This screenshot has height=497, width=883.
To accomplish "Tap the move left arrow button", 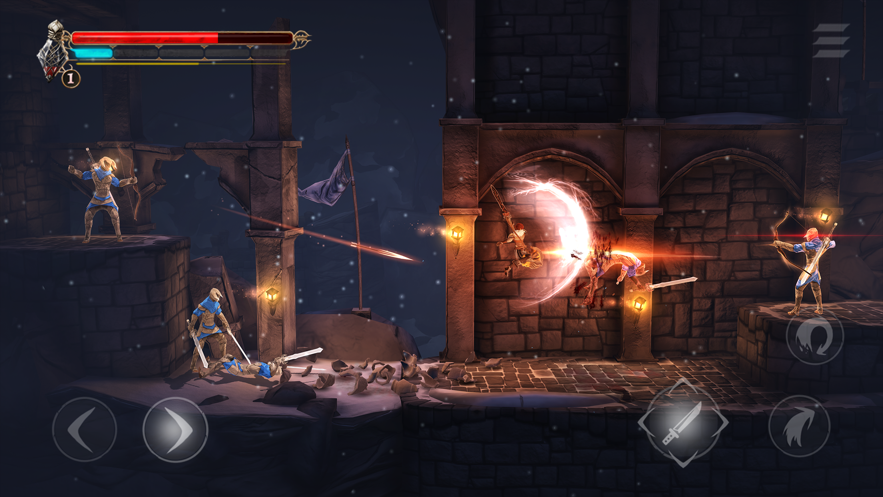I will click(x=84, y=429).
